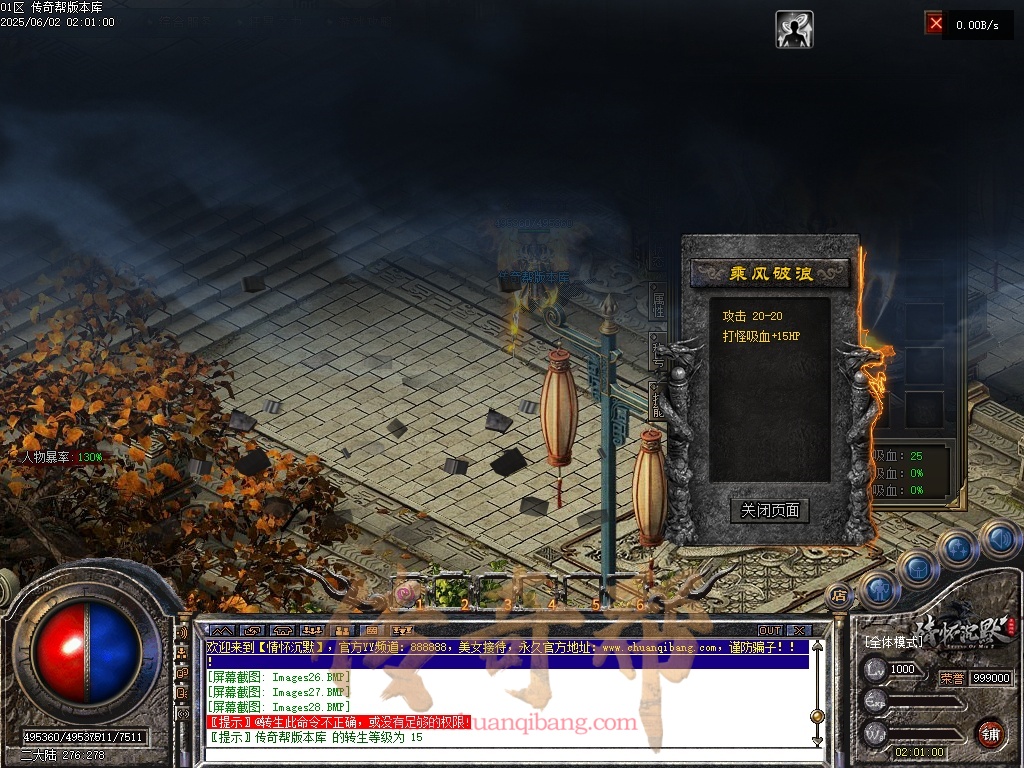Switch to the 属性 side tab
1024x768 pixels.
[x=659, y=305]
